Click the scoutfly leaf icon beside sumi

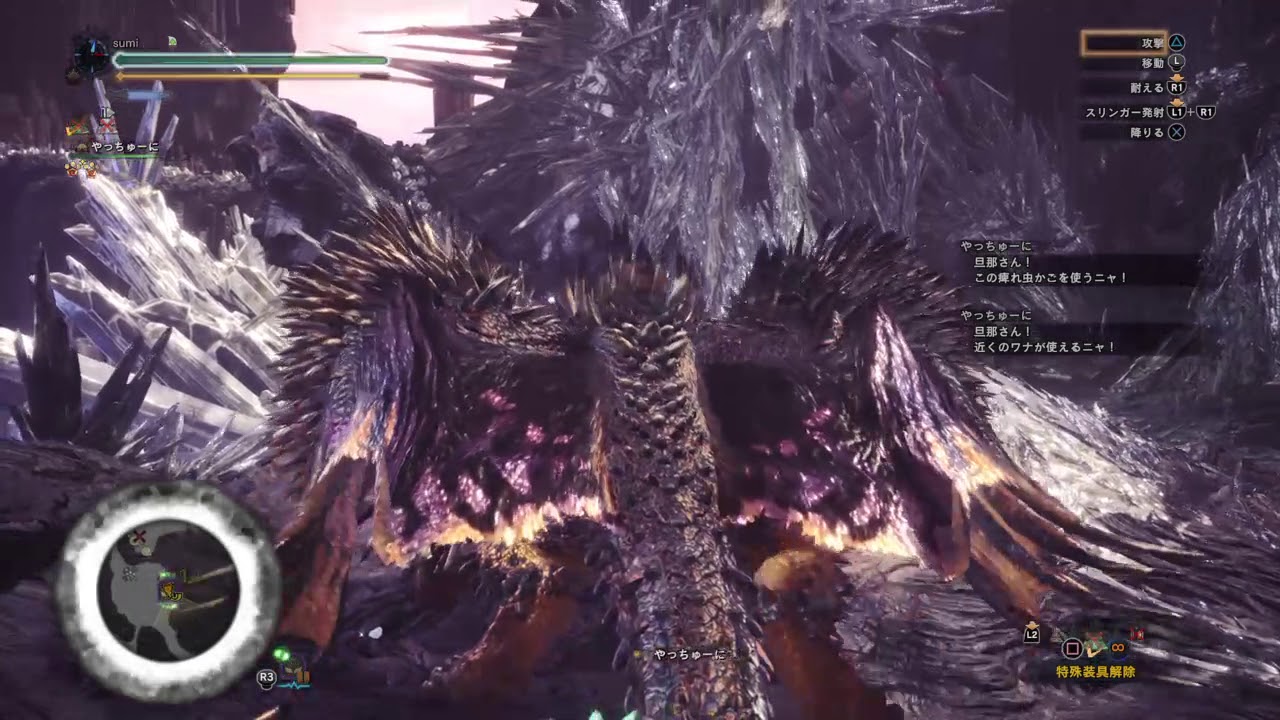tap(171, 40)
